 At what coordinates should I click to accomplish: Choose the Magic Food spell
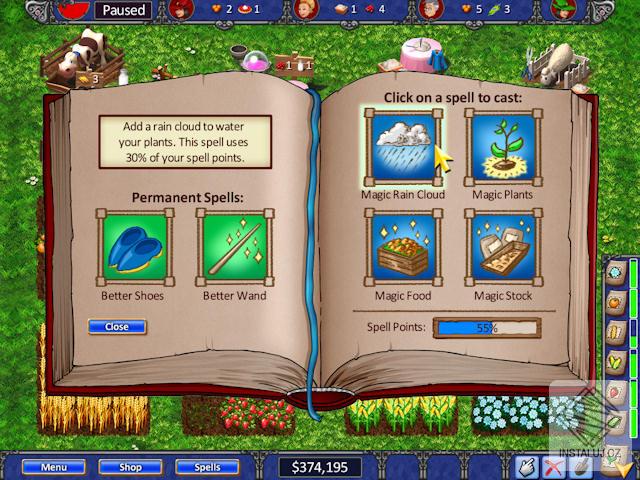coord(404,246)
